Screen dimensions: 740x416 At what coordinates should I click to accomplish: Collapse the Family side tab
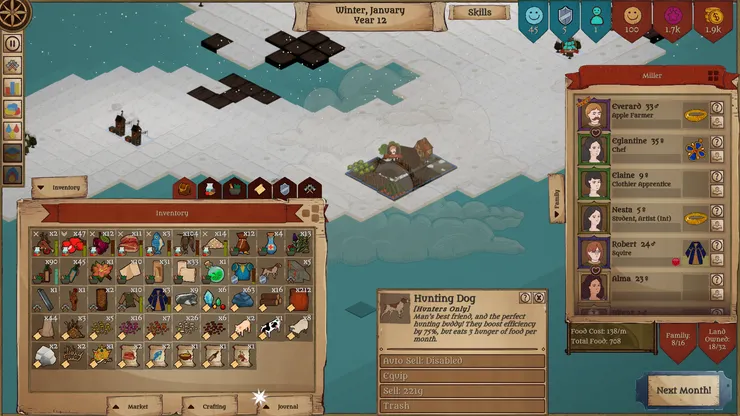[x=556, y=198]
